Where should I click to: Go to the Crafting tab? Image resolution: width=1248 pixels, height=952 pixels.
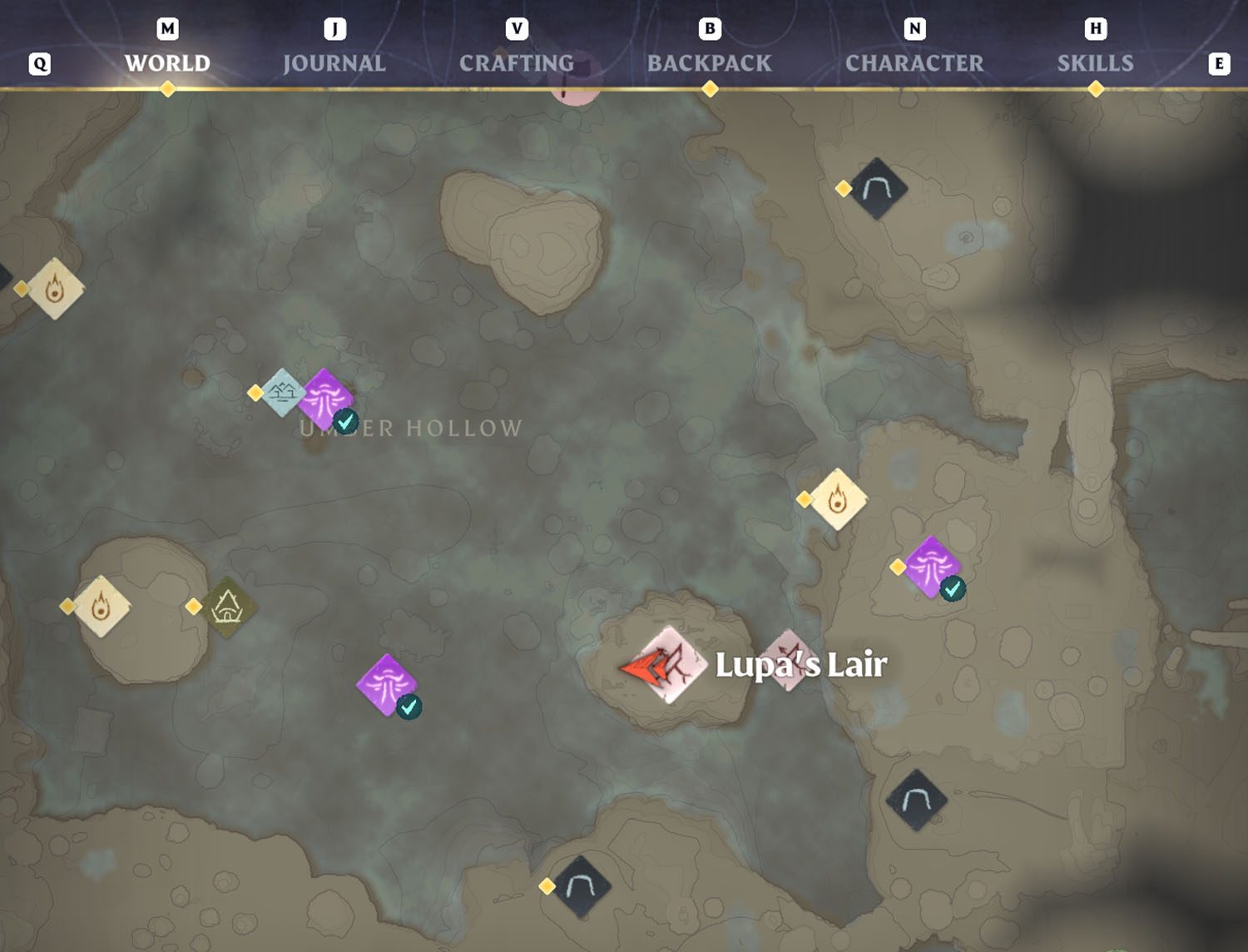[516, 63]
